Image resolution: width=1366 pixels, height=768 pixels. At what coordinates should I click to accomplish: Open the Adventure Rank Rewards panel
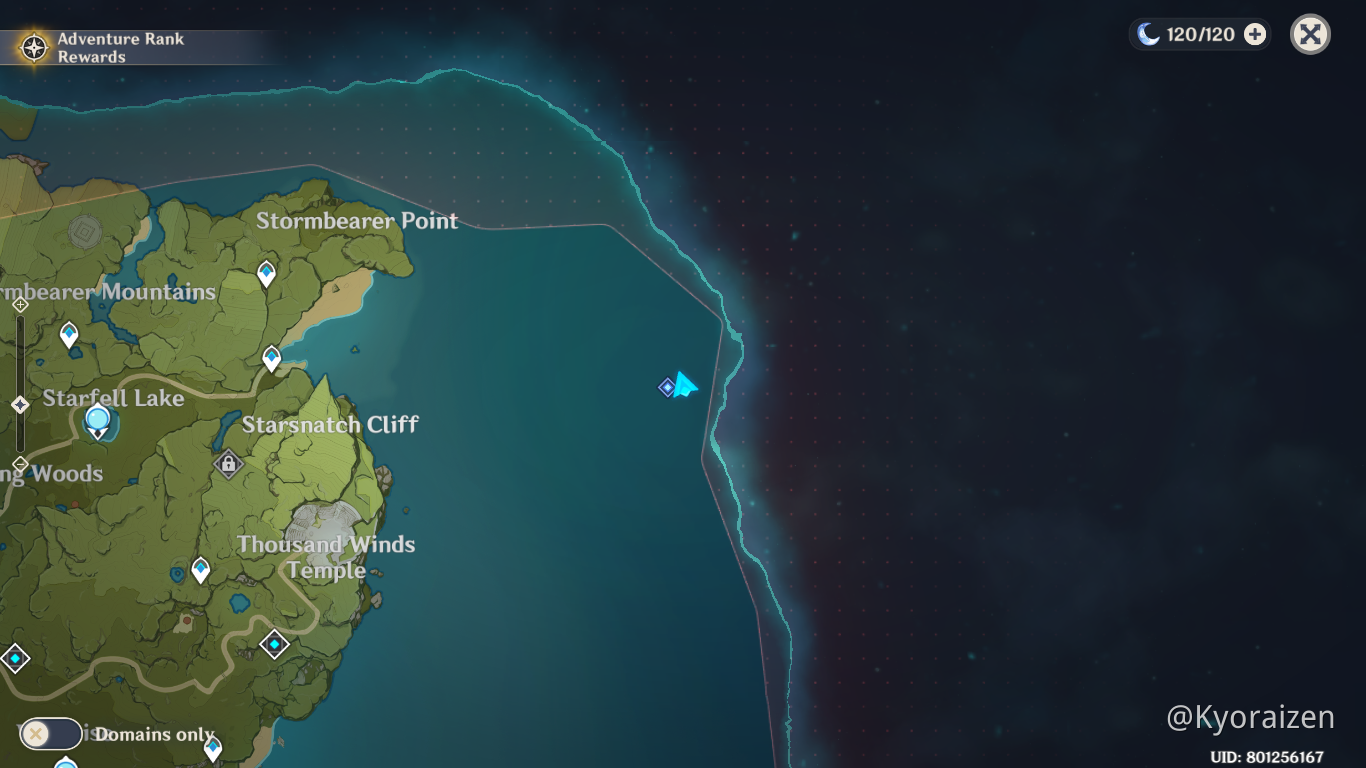(120, 46)
